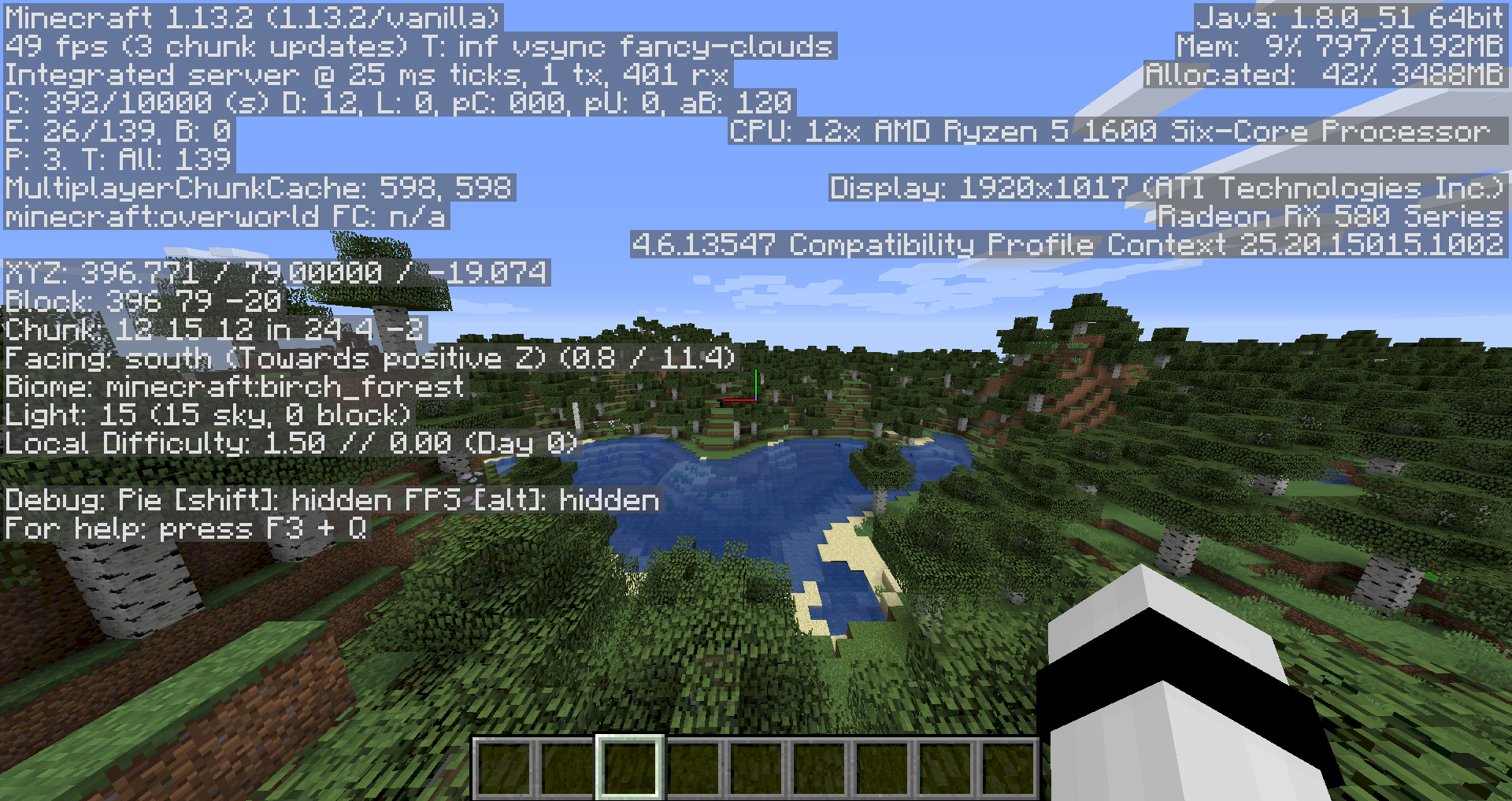Image resolution: width=1512 pixels, height=801 pixels.
Task: Click the vsync fancy-clouds status text
Action: point(669,47)
